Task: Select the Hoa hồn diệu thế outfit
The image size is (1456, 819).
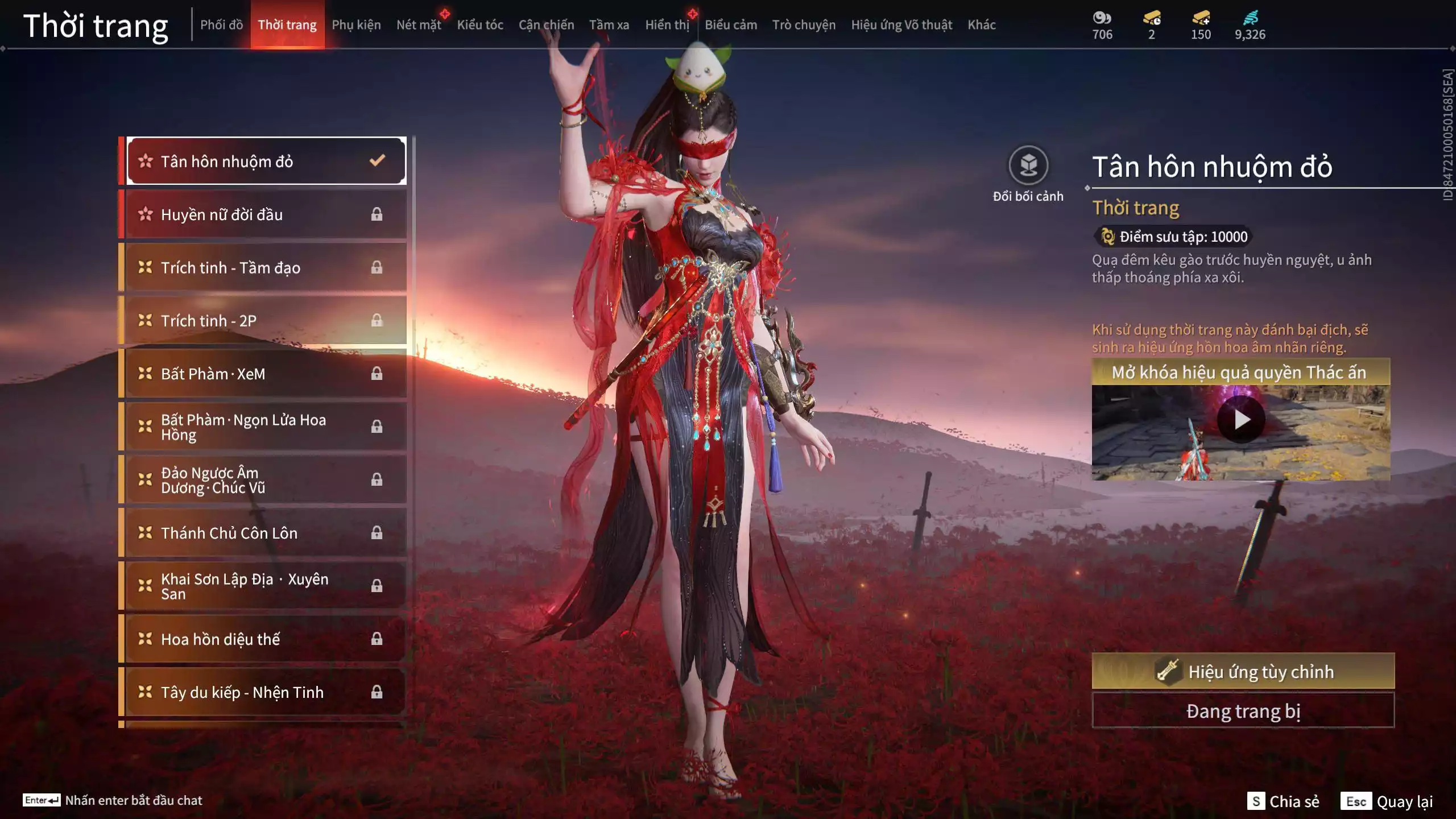Action: tap(266, 639)
